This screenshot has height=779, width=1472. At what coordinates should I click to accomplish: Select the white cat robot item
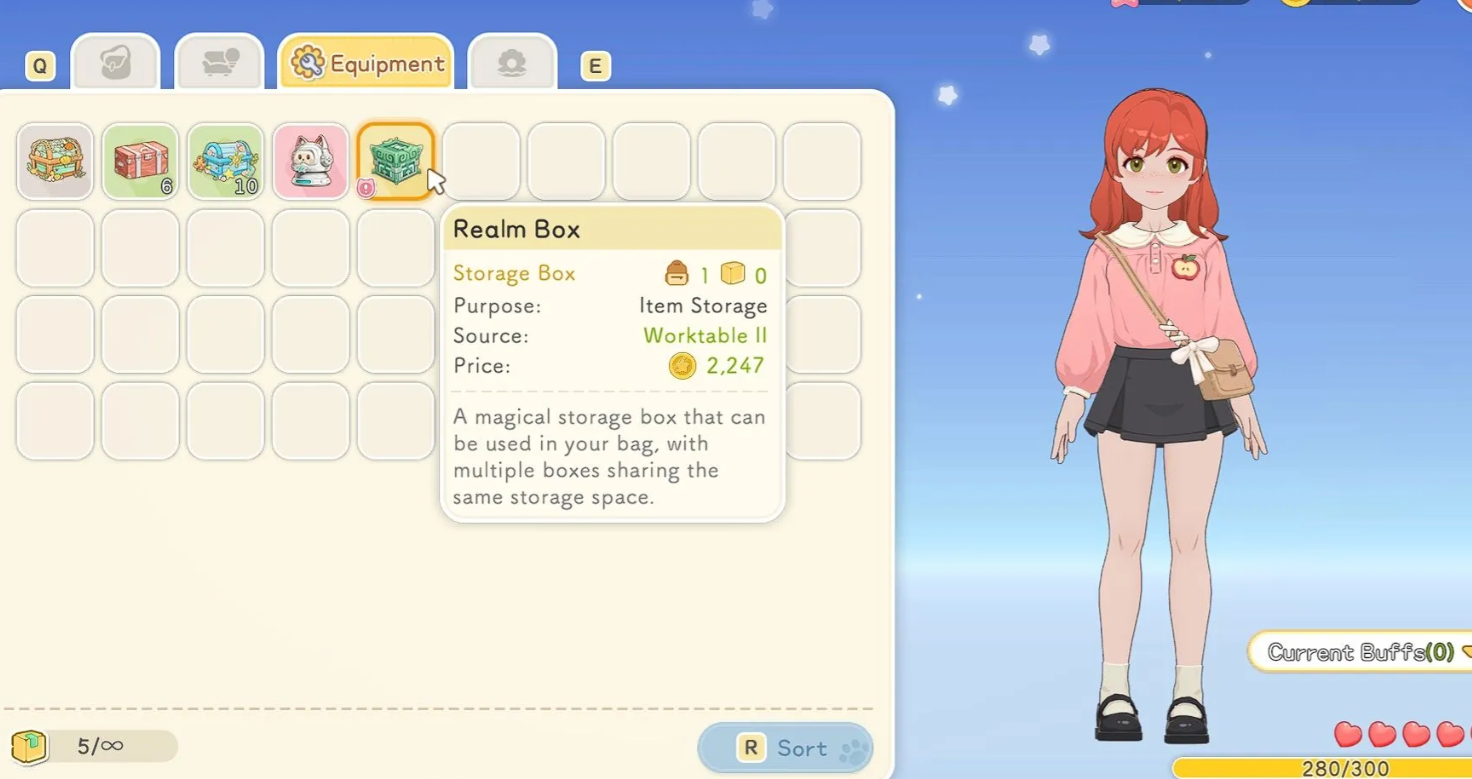pos(310,161)
